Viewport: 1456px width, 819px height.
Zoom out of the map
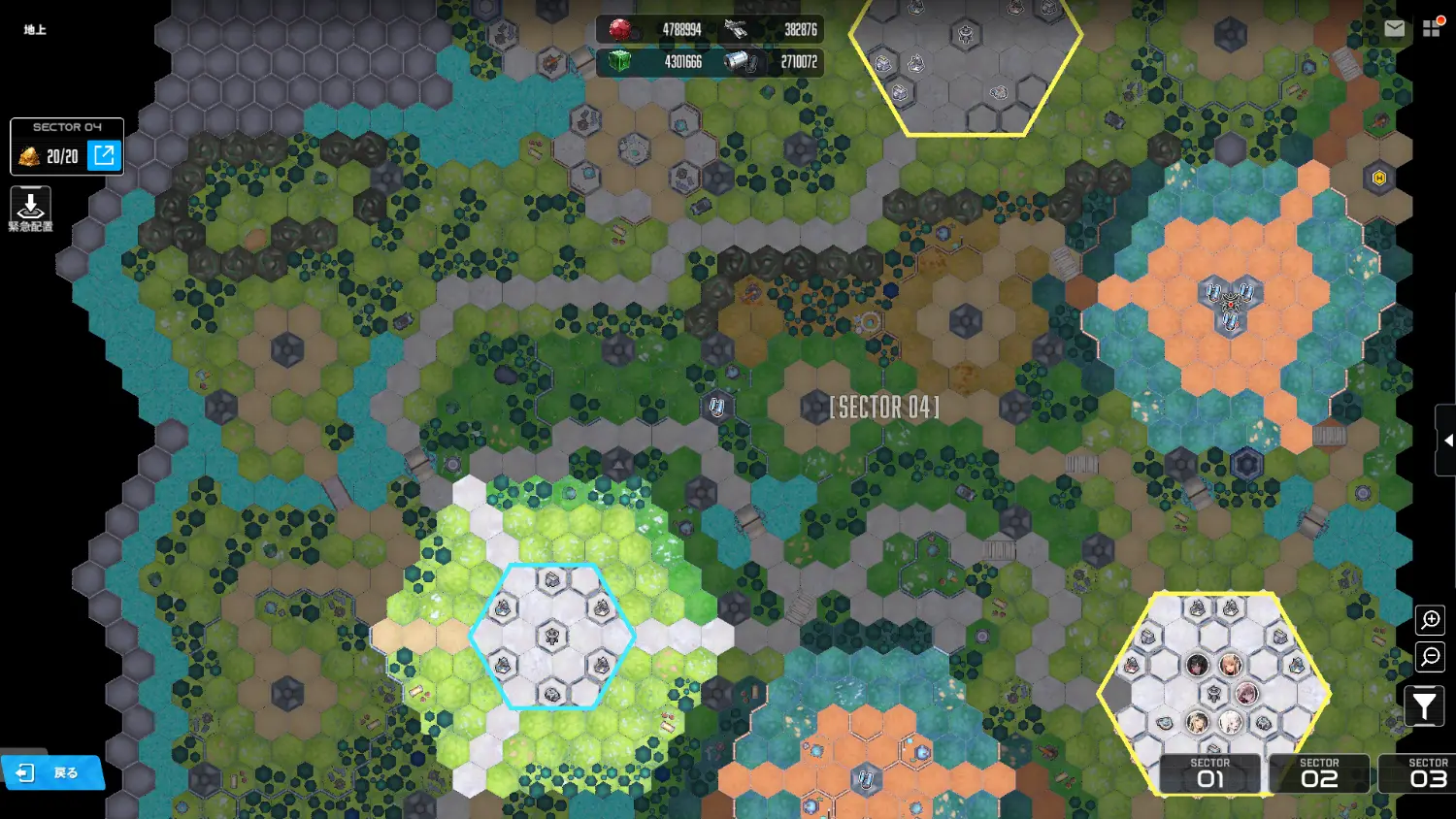(1431, 657)
